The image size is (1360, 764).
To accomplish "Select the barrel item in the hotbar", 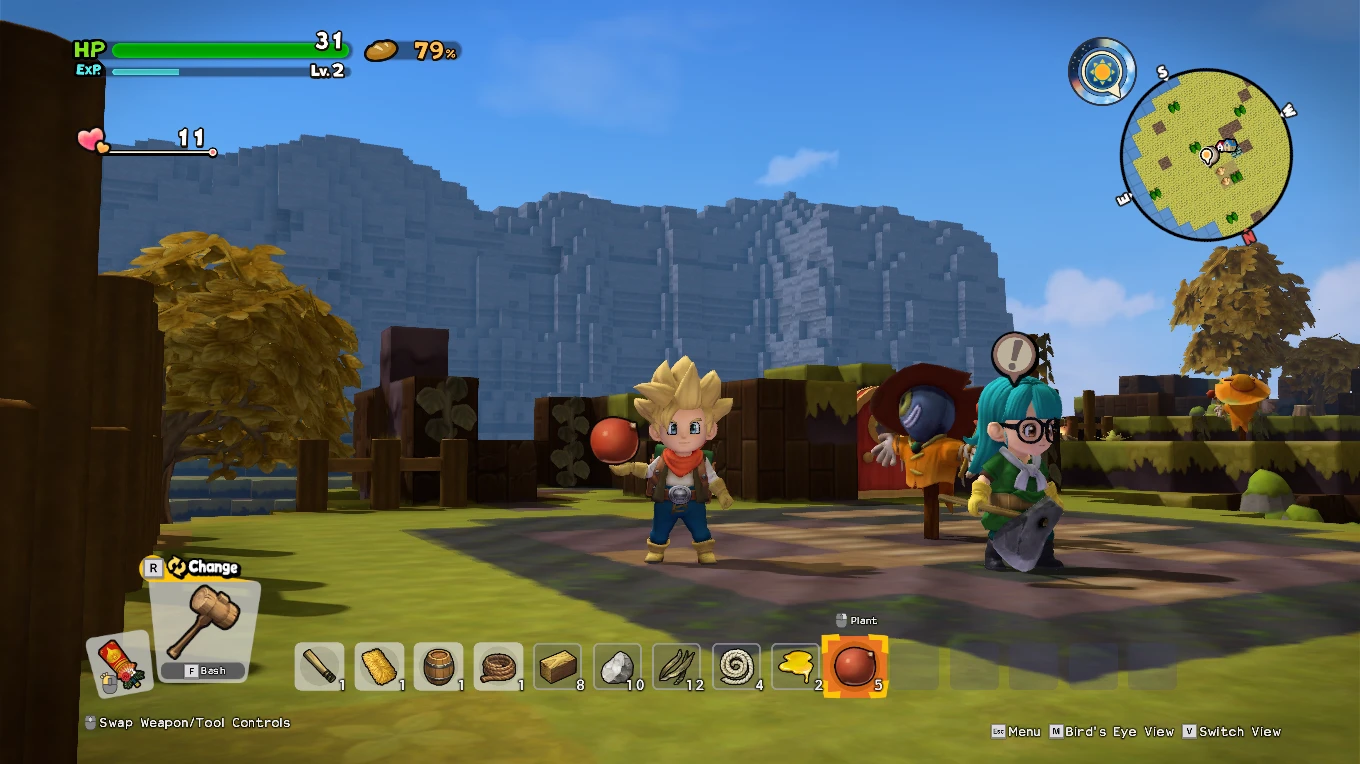I will [x=439, y=665].
